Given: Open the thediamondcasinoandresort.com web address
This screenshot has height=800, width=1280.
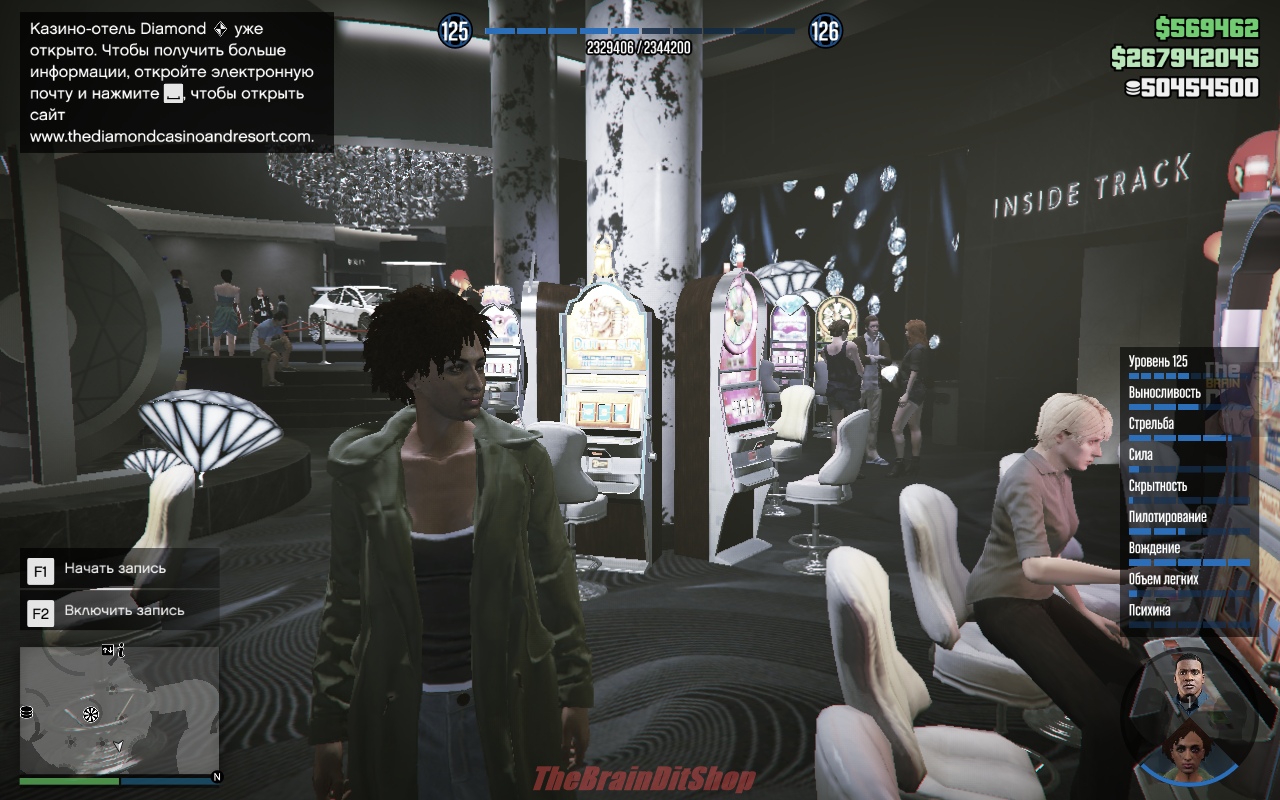Looking at the screenshot, I should [171, 137].
